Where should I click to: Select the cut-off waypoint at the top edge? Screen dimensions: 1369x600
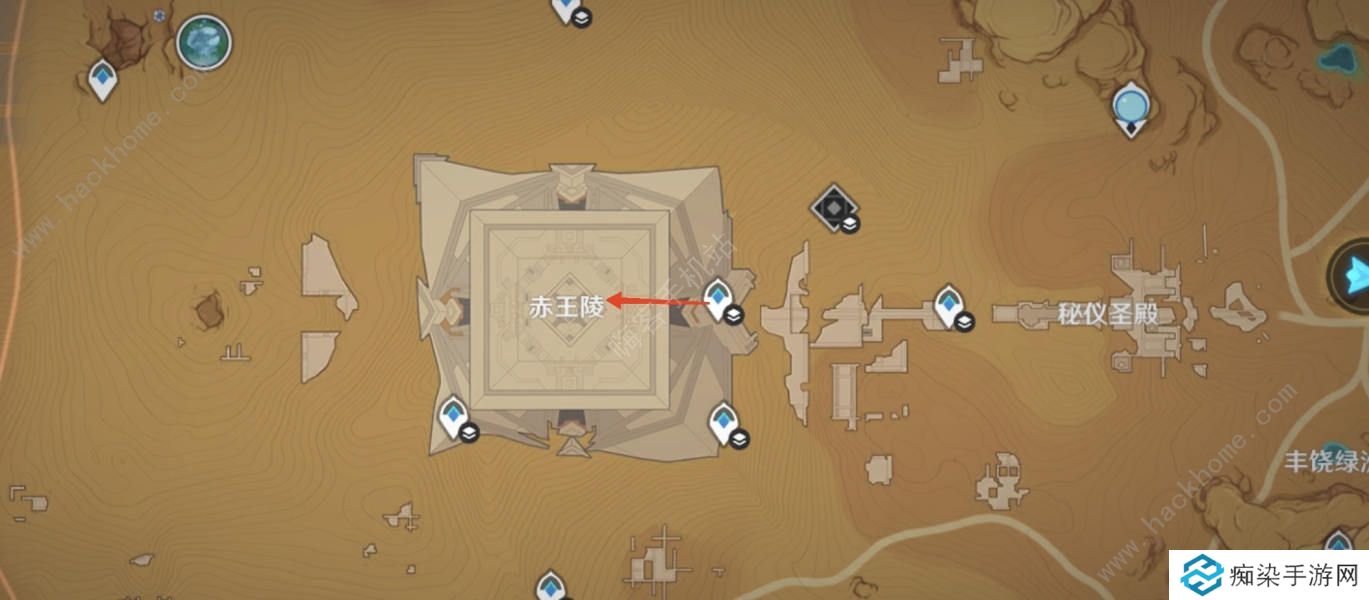click(x=567, y=9)
